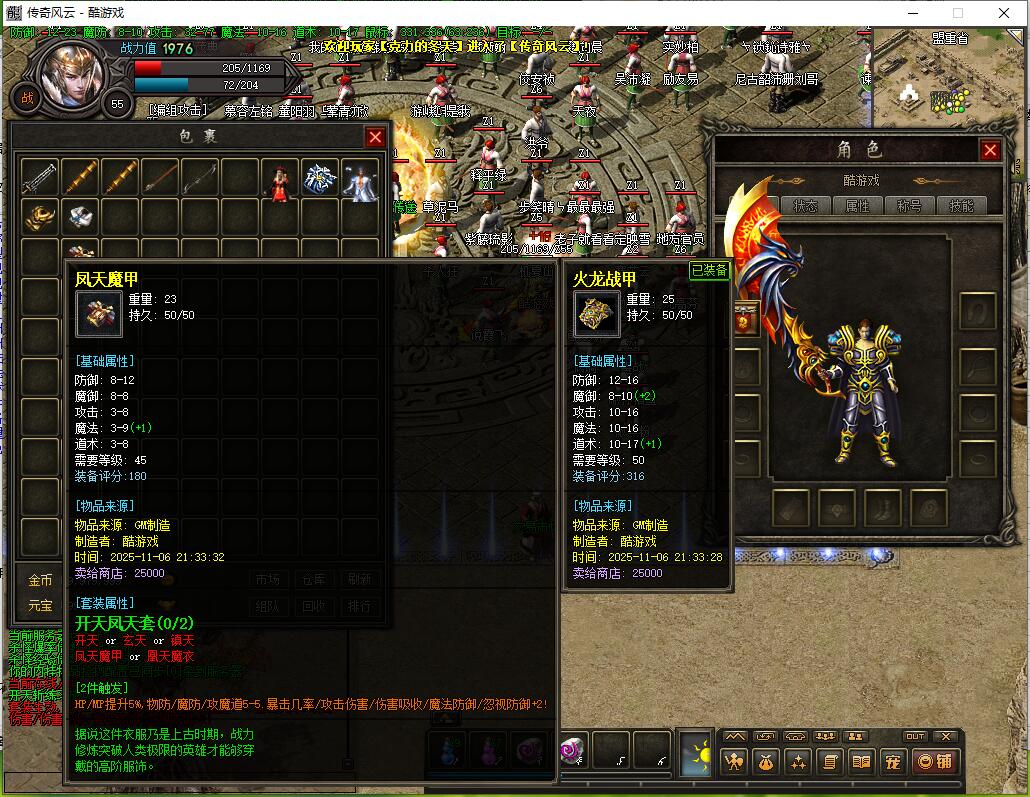
Task: Switch to the 技能 skills tab
Action: [961, 206]
